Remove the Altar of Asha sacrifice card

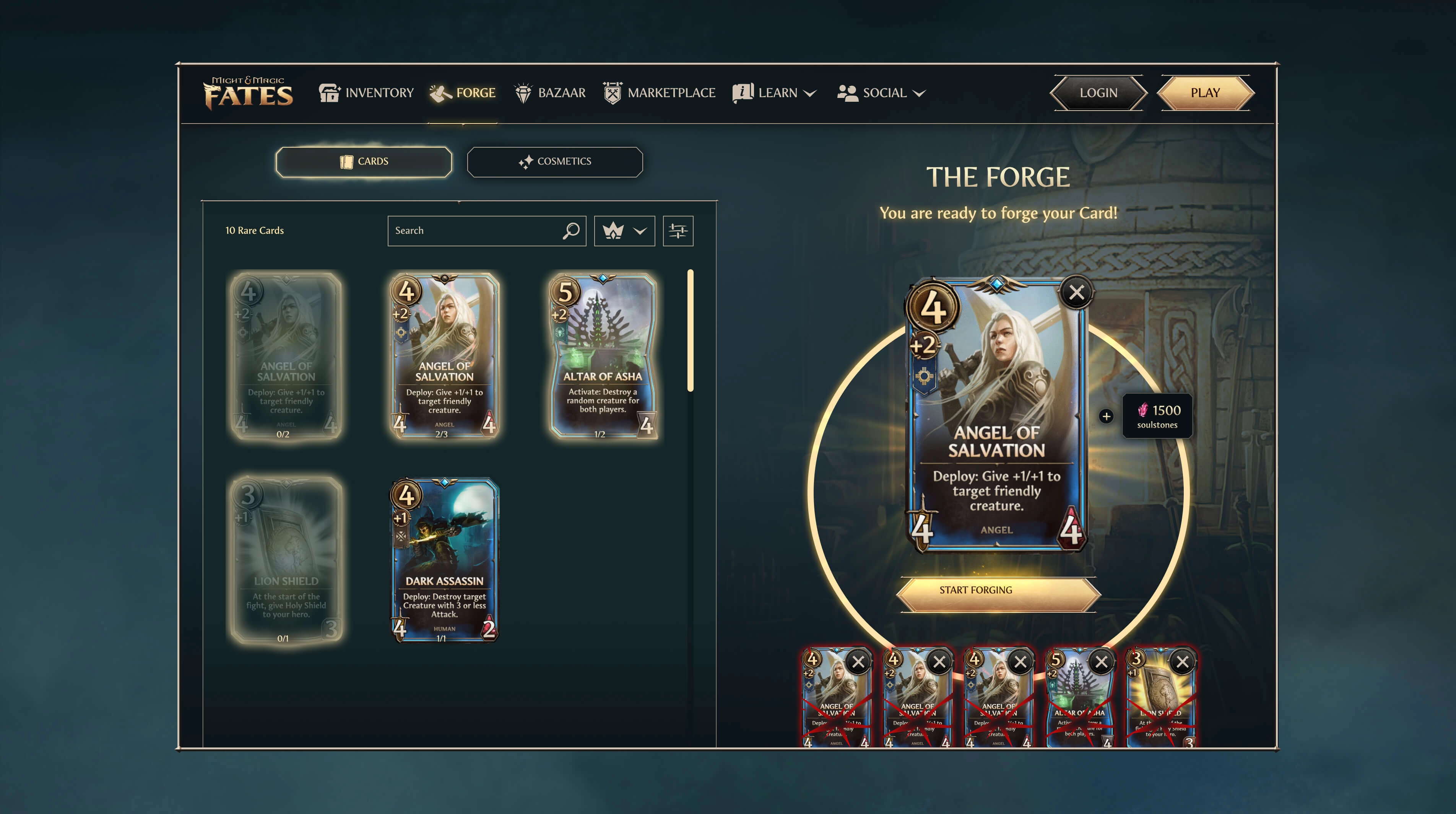pyautogui.click(x=1101, y=662)
